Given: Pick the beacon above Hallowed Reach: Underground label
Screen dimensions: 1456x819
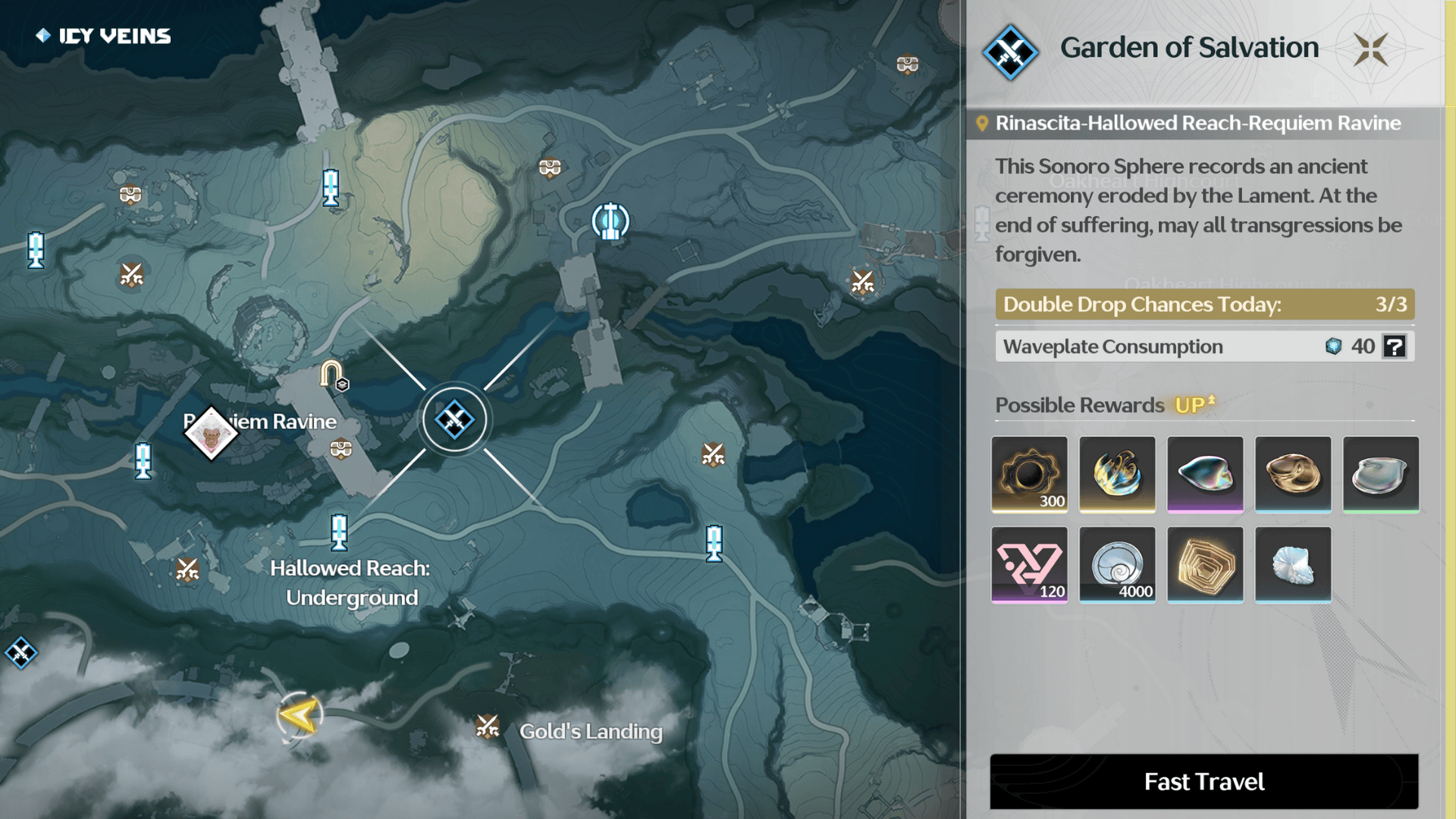Looking at the screenshot, I should click(339, 532).
